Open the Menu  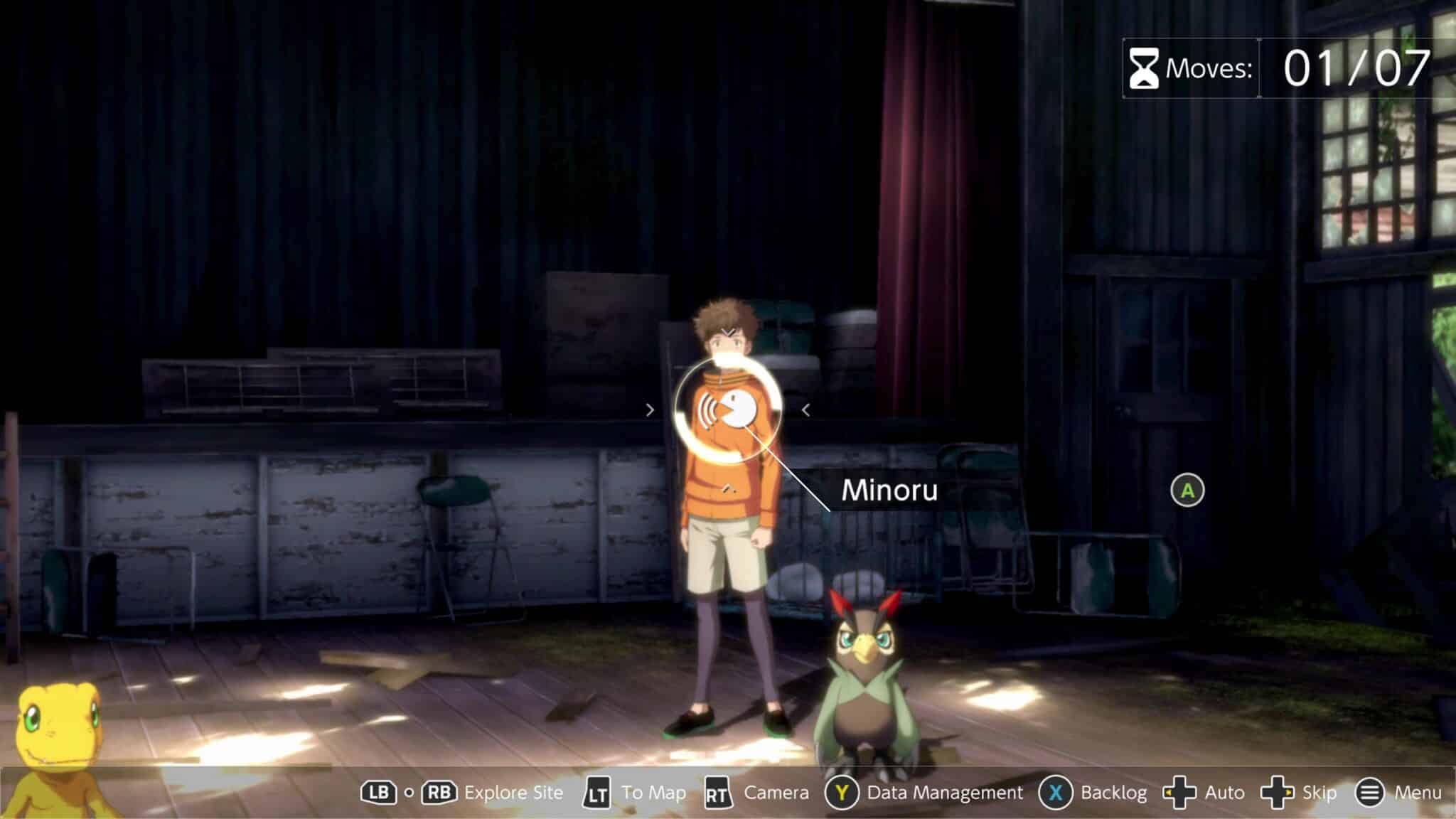tap(1417, 793)
